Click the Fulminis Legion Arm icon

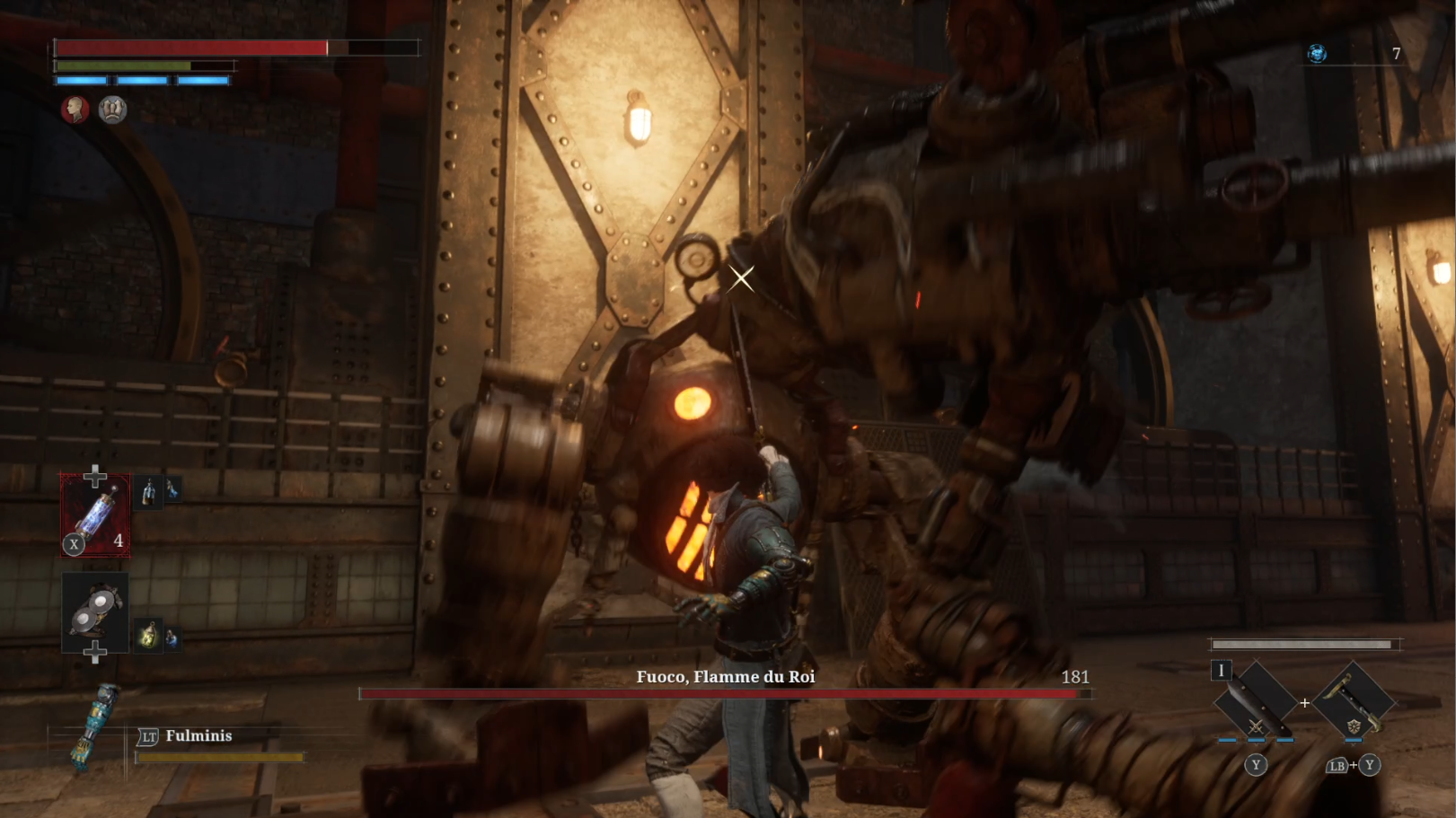(x=95, y=726)
